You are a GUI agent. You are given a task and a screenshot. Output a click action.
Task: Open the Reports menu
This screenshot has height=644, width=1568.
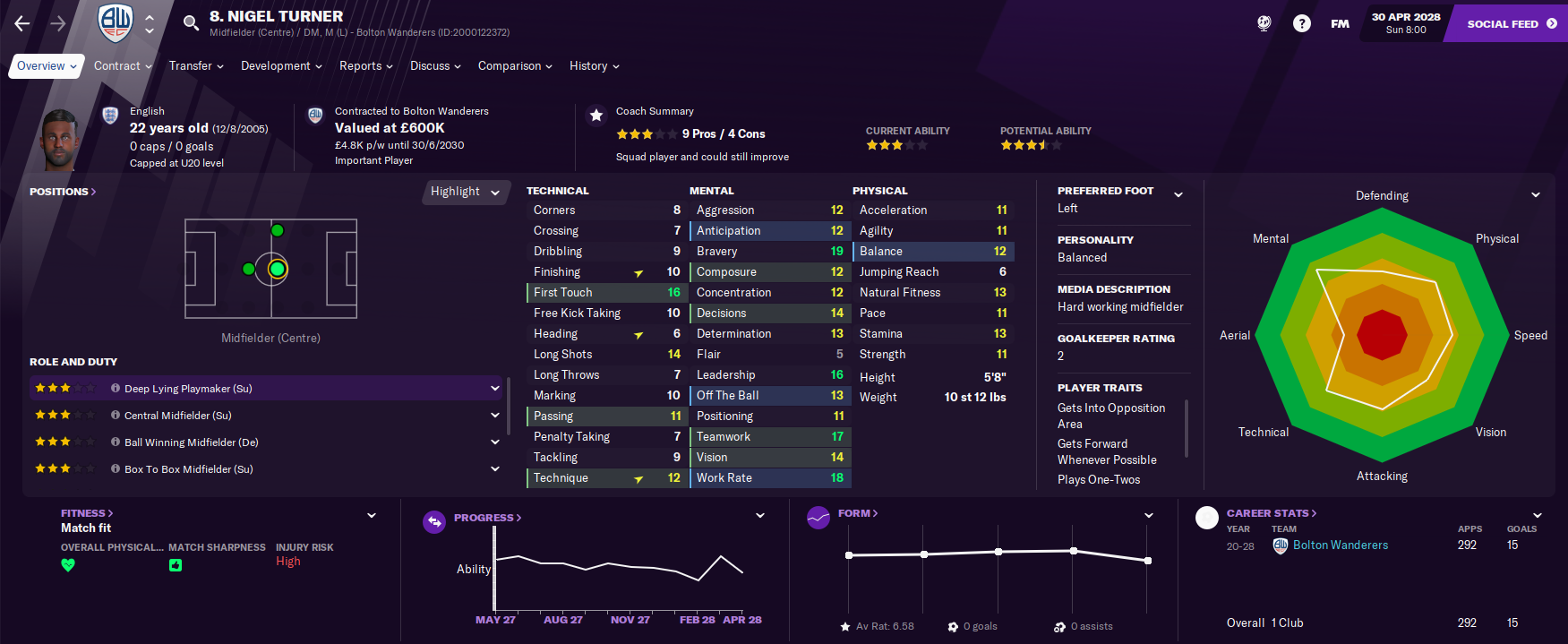click(x=366, y=66)
